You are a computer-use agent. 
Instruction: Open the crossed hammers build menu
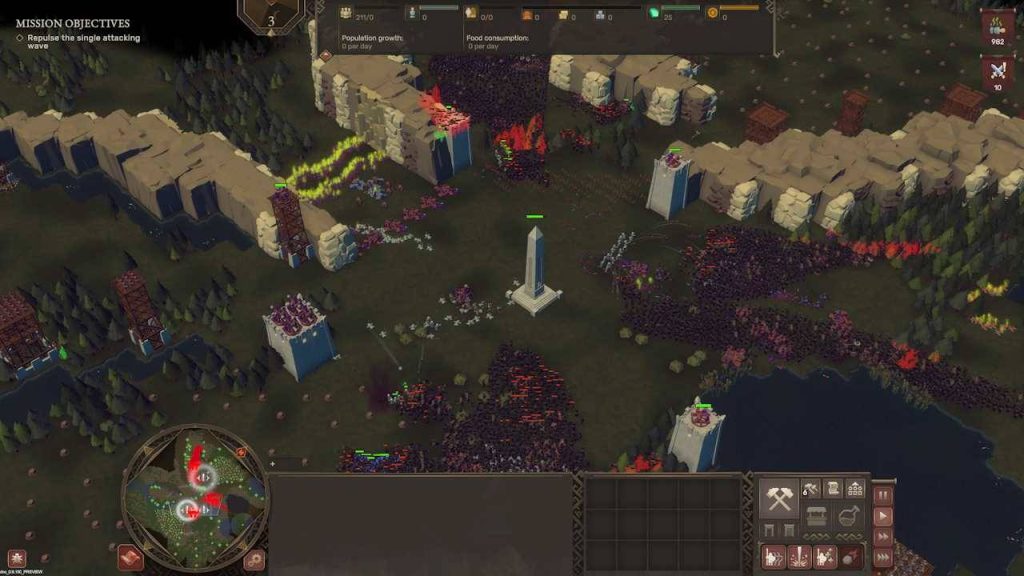(x=779, y=496)
